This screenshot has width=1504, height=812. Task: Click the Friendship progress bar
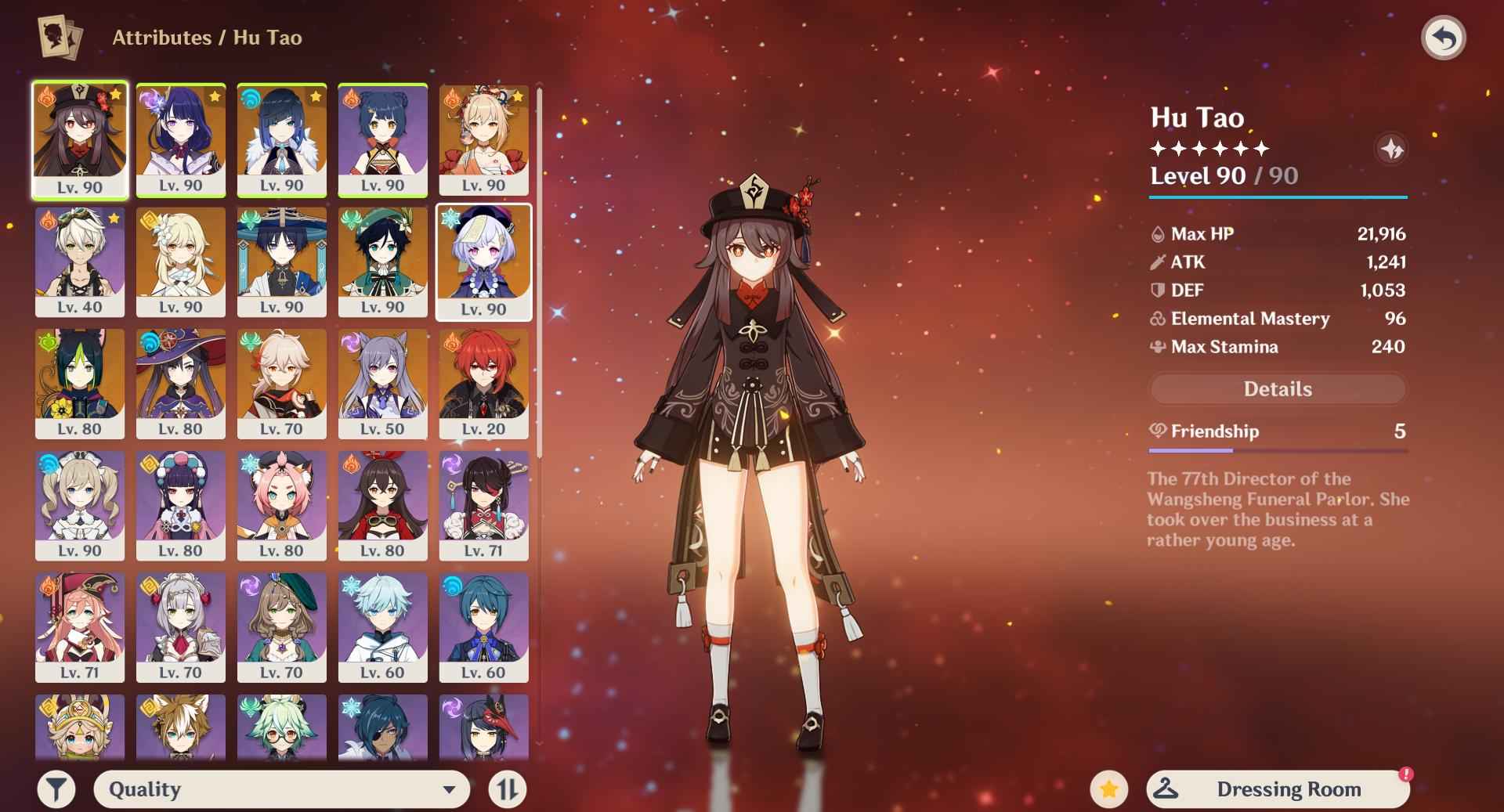1278,449
